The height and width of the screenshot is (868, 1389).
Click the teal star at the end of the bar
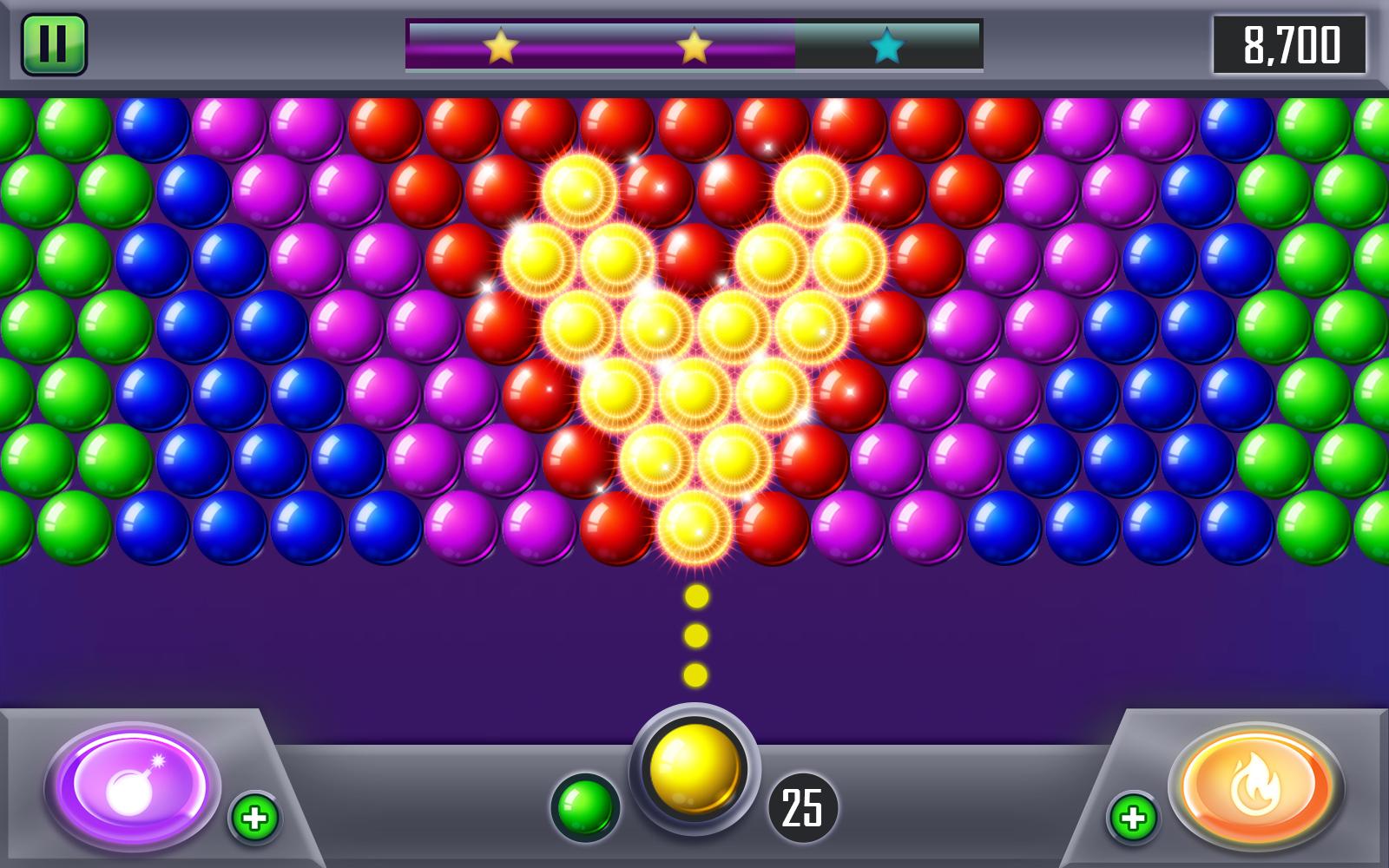(889, 49)
